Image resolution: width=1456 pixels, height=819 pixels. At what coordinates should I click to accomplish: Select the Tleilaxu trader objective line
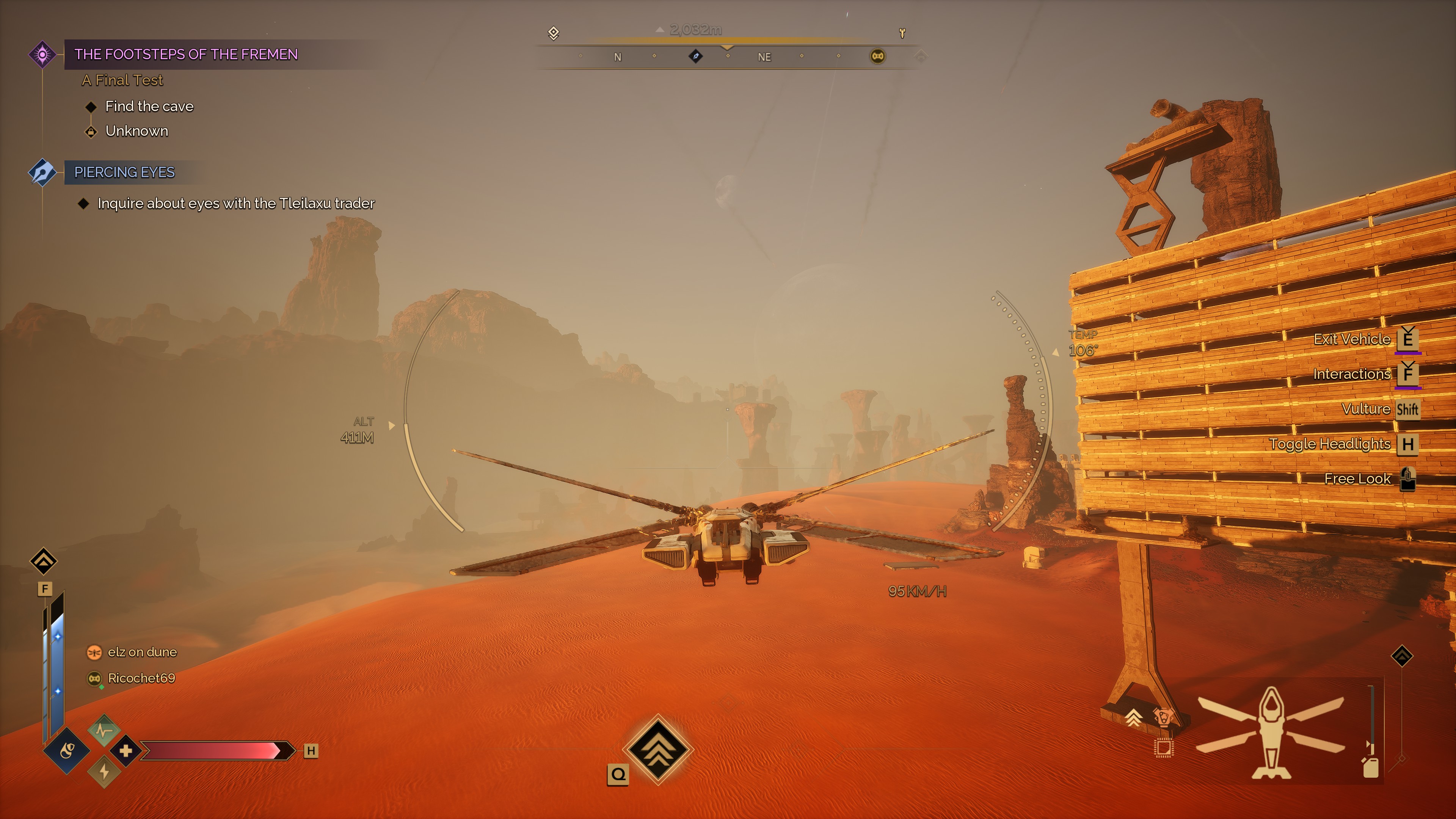click(x=236, y=204)
